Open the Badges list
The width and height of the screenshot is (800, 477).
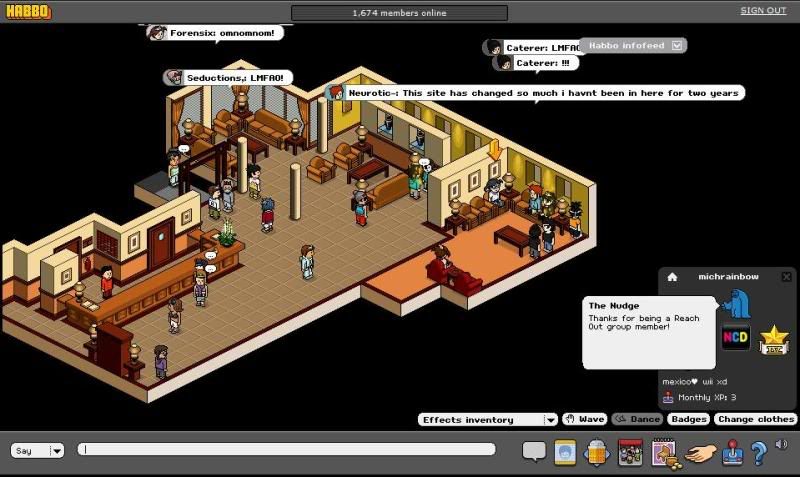pyautogui.click(x=688, y=420)
